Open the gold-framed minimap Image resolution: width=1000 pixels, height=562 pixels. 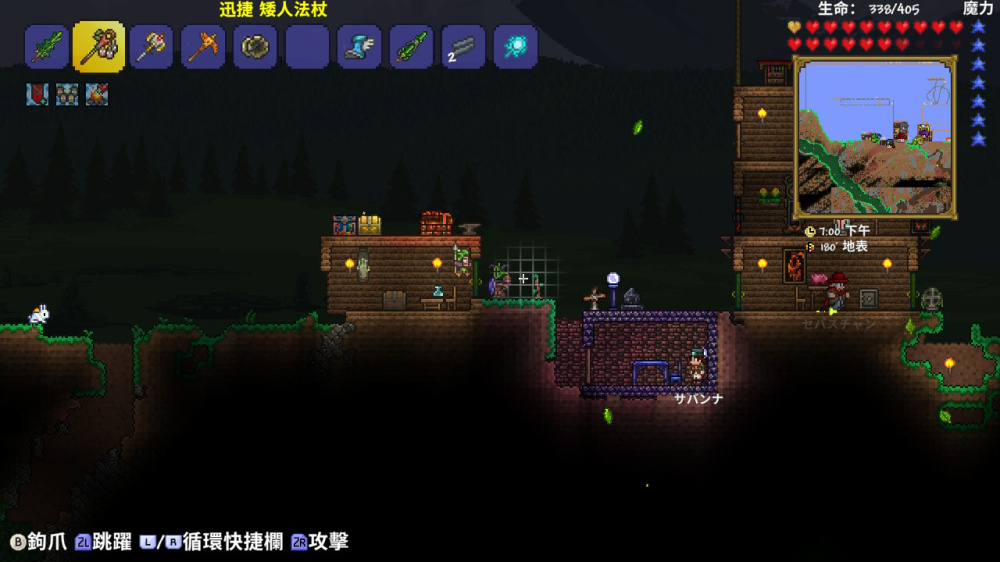coord(874,138)
